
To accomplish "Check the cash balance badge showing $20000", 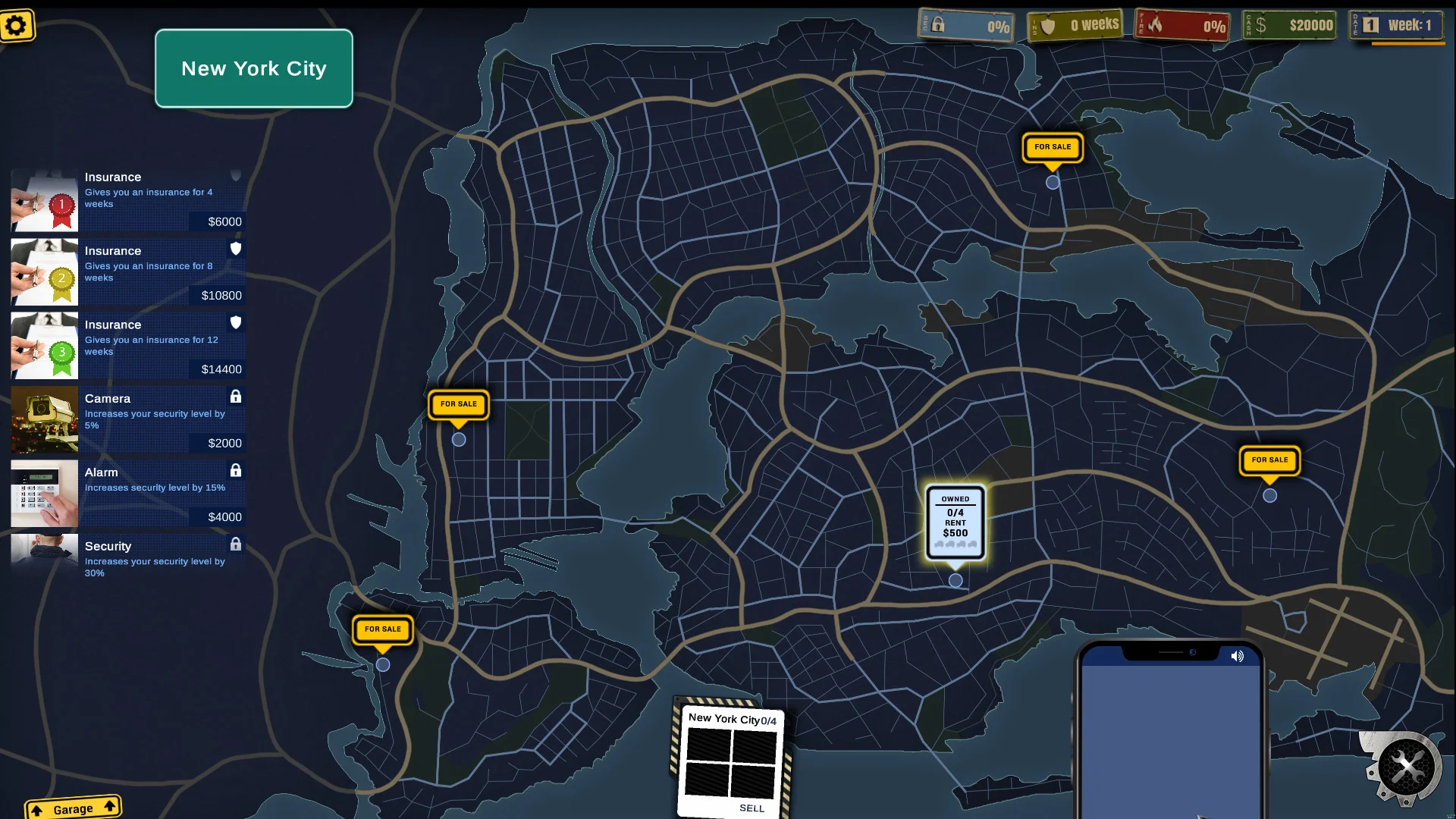I will (x=1289, y=25).
